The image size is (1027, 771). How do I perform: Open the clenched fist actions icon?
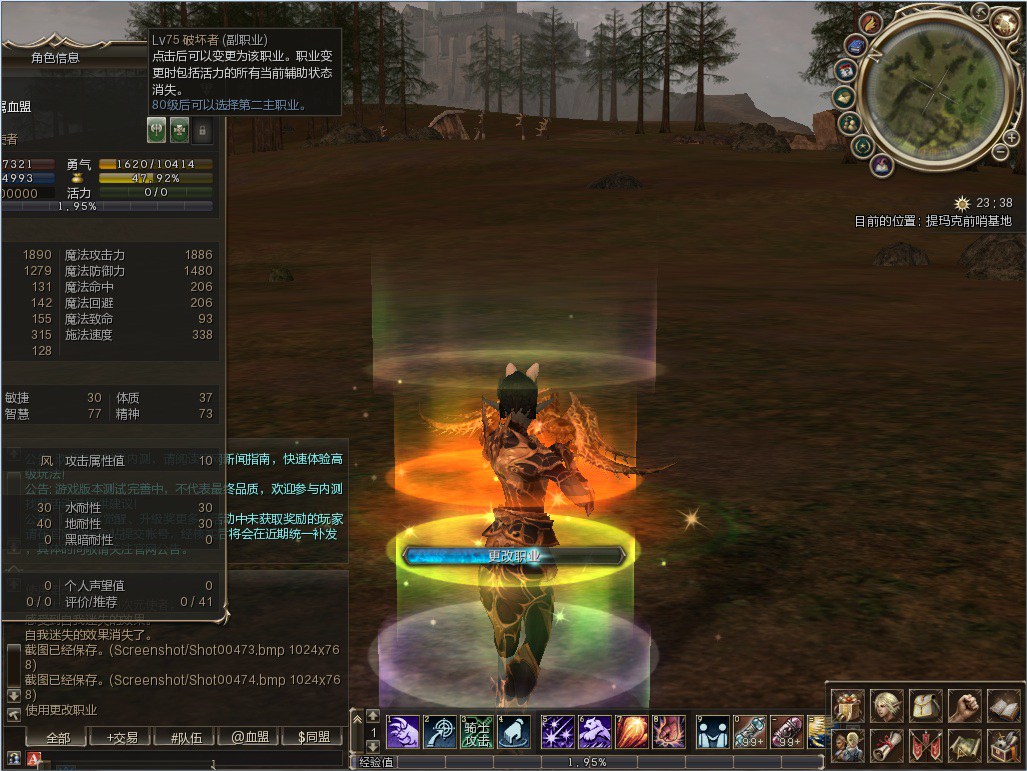tap(964, 706)
